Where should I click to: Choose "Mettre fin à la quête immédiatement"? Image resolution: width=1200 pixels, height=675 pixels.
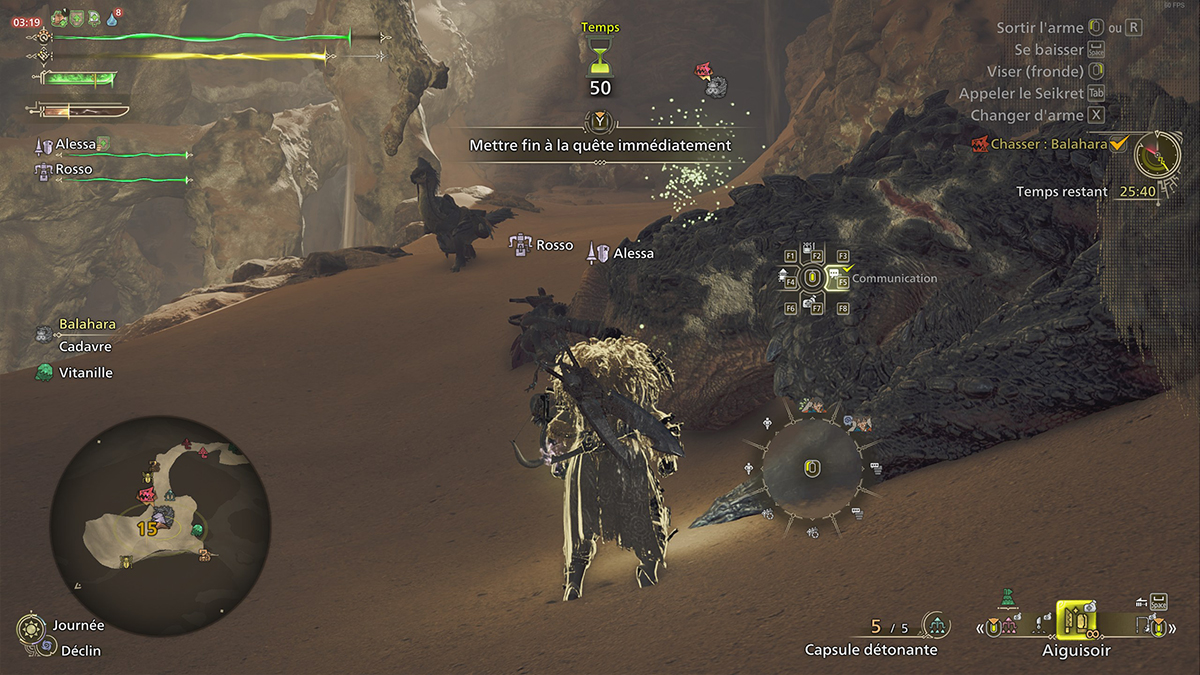tap(600, 145)
